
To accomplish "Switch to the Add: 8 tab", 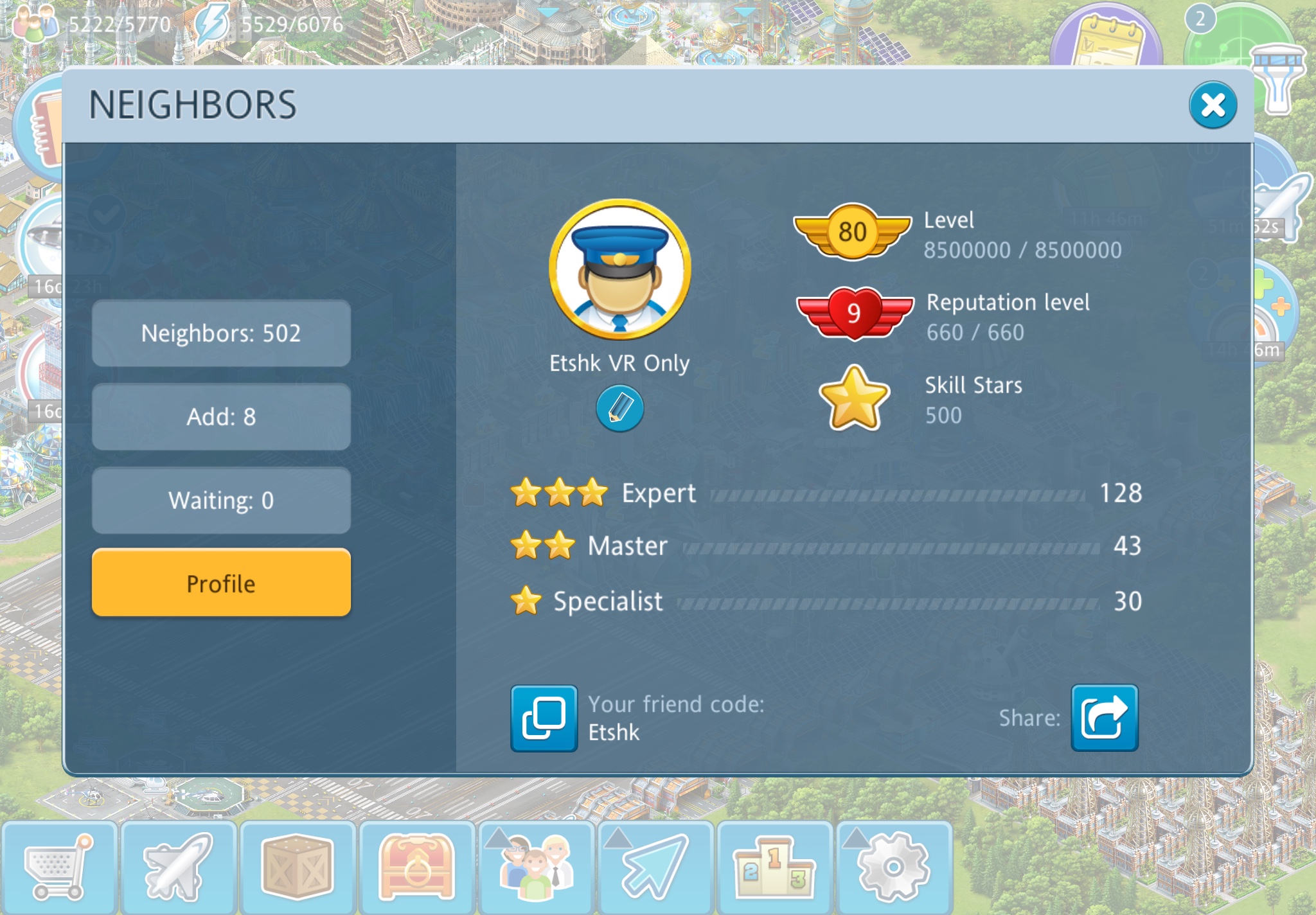I will coord(221,417).
